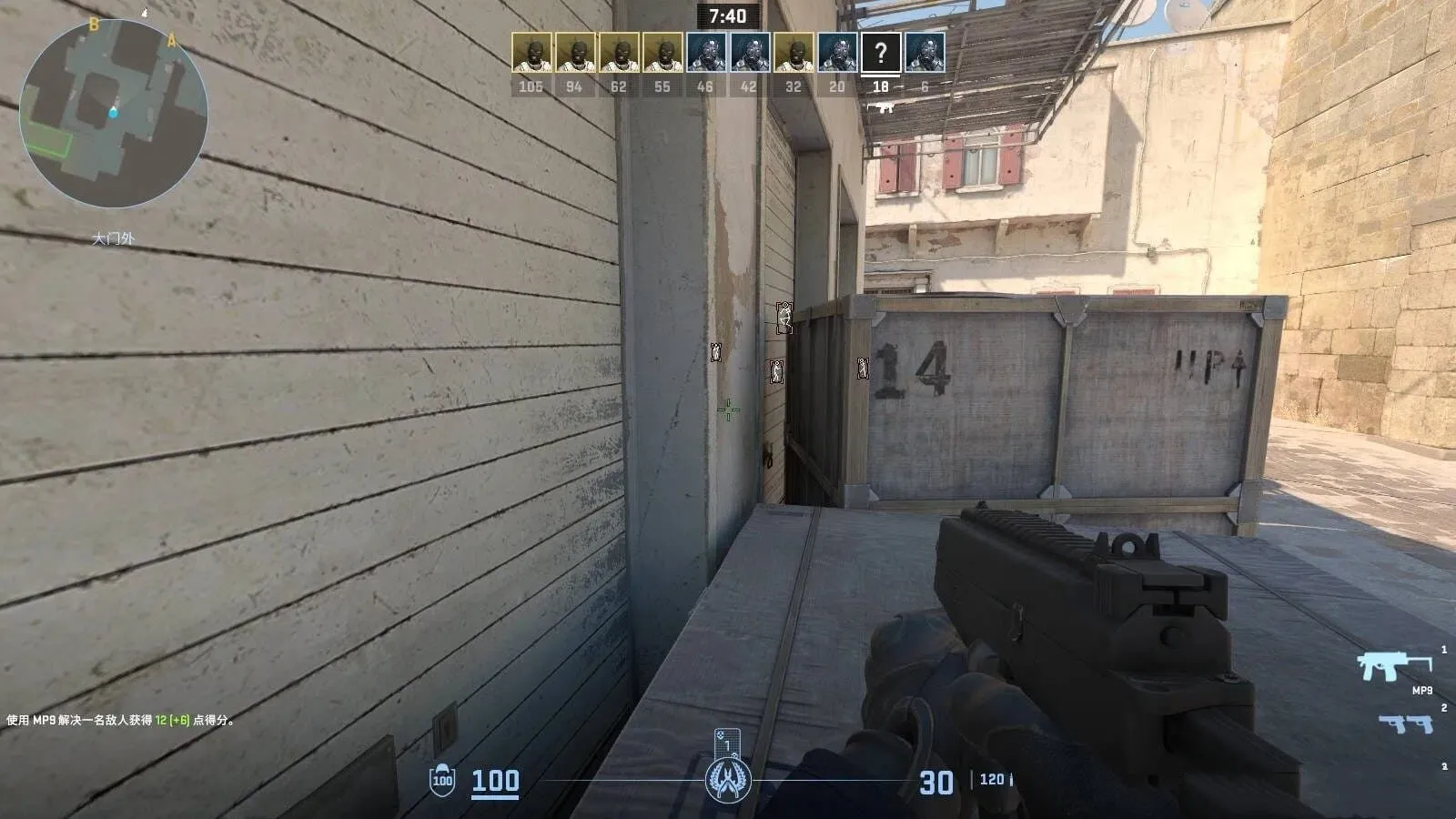Click the armor shield icon showing 100
The width and height of the screenshot is (1456, 819).
[x=442, y=780]
